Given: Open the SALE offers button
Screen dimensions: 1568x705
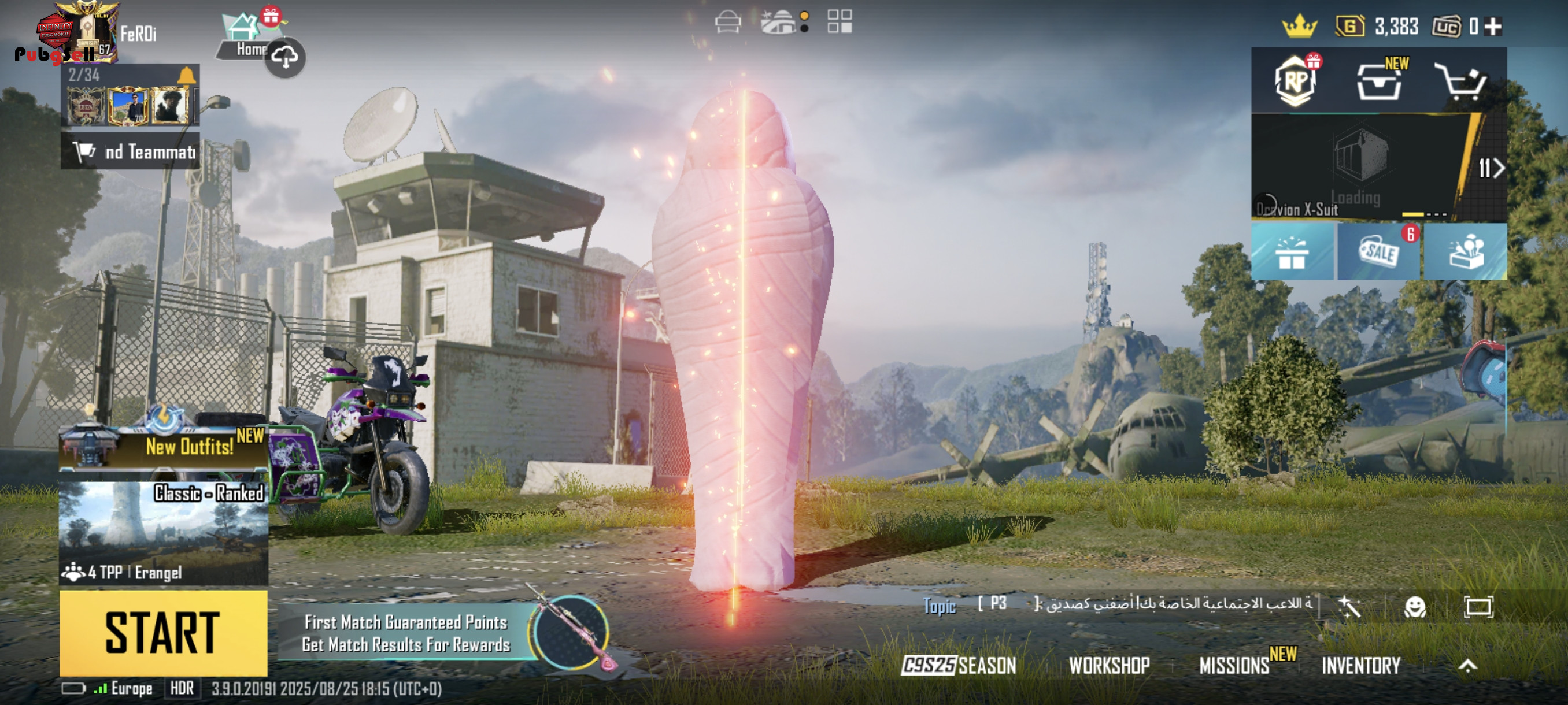Looking at the screenshot, I should [x=1379, y=252].
